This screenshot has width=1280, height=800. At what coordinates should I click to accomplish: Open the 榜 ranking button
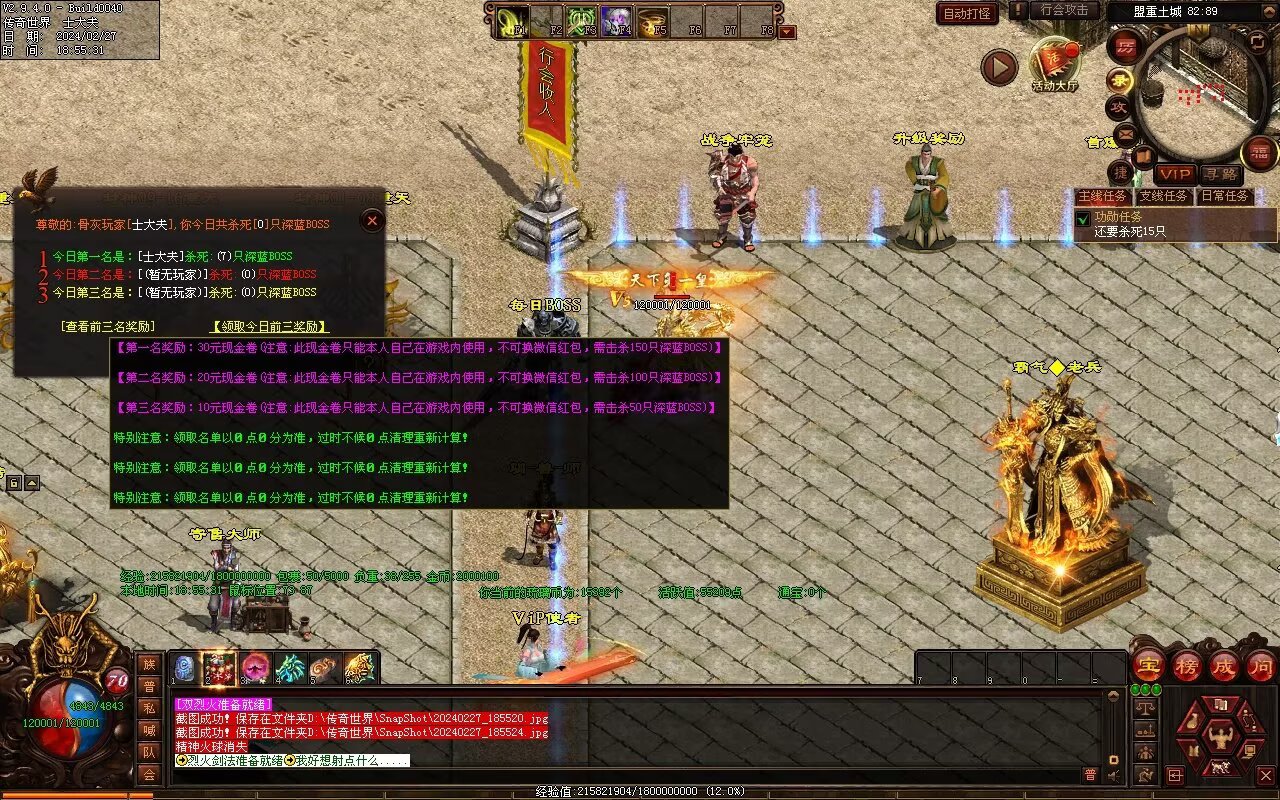[1186, 665]
